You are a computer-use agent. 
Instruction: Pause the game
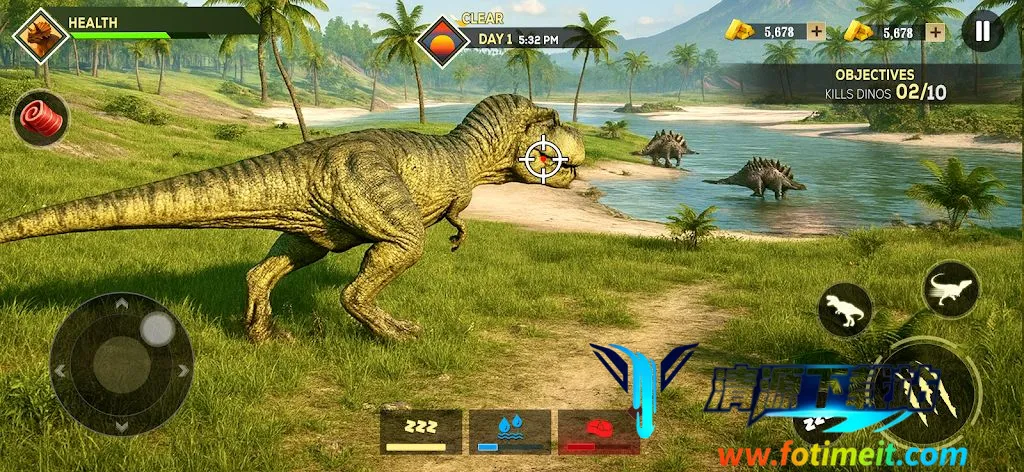click(x=982, y=31)
